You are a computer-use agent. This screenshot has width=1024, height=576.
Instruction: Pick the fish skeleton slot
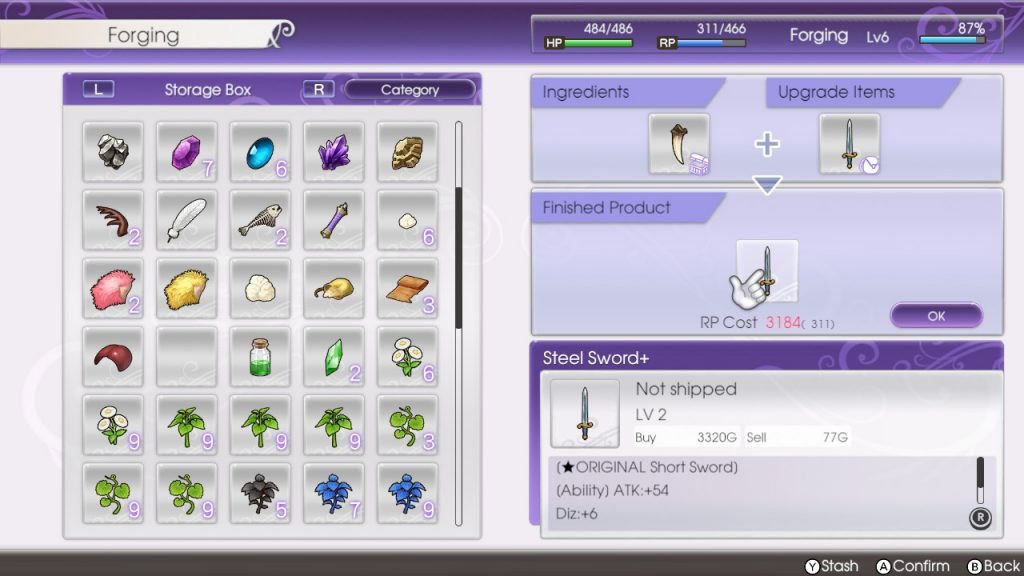(x=260, y=220)
